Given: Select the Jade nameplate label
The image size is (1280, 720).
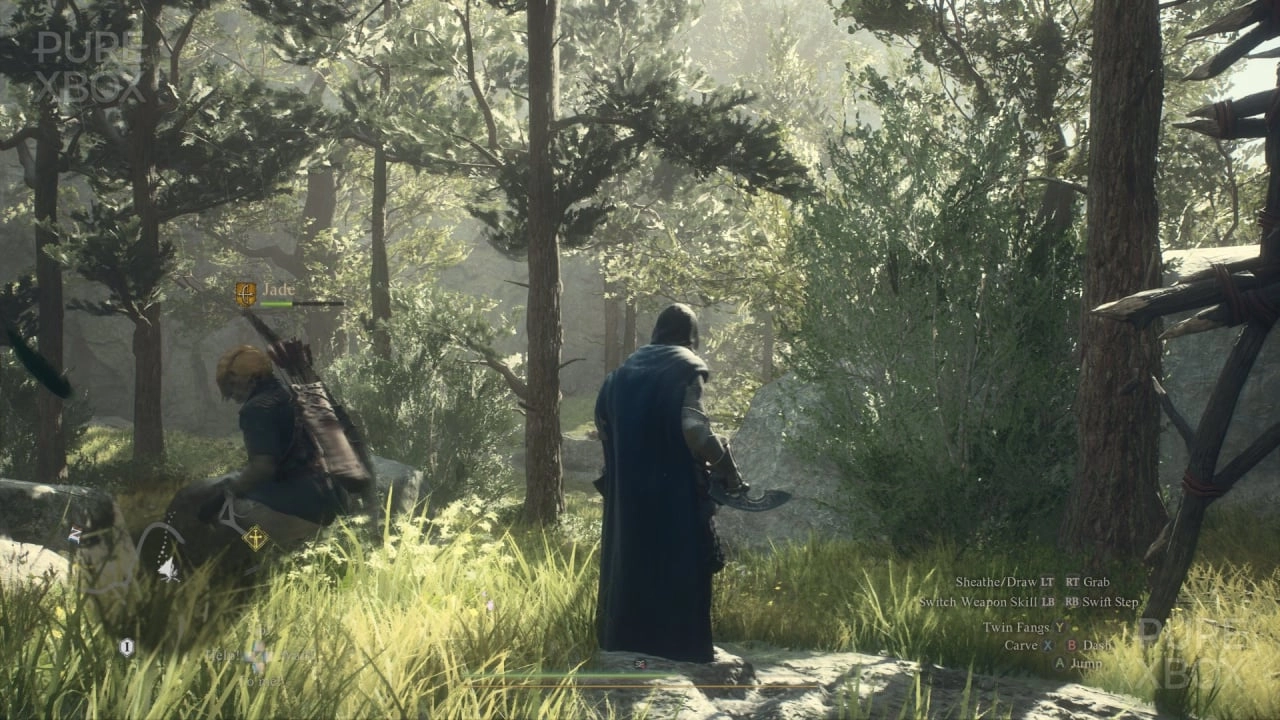Looking at the screenshot, I should click(x=279, y=289).
